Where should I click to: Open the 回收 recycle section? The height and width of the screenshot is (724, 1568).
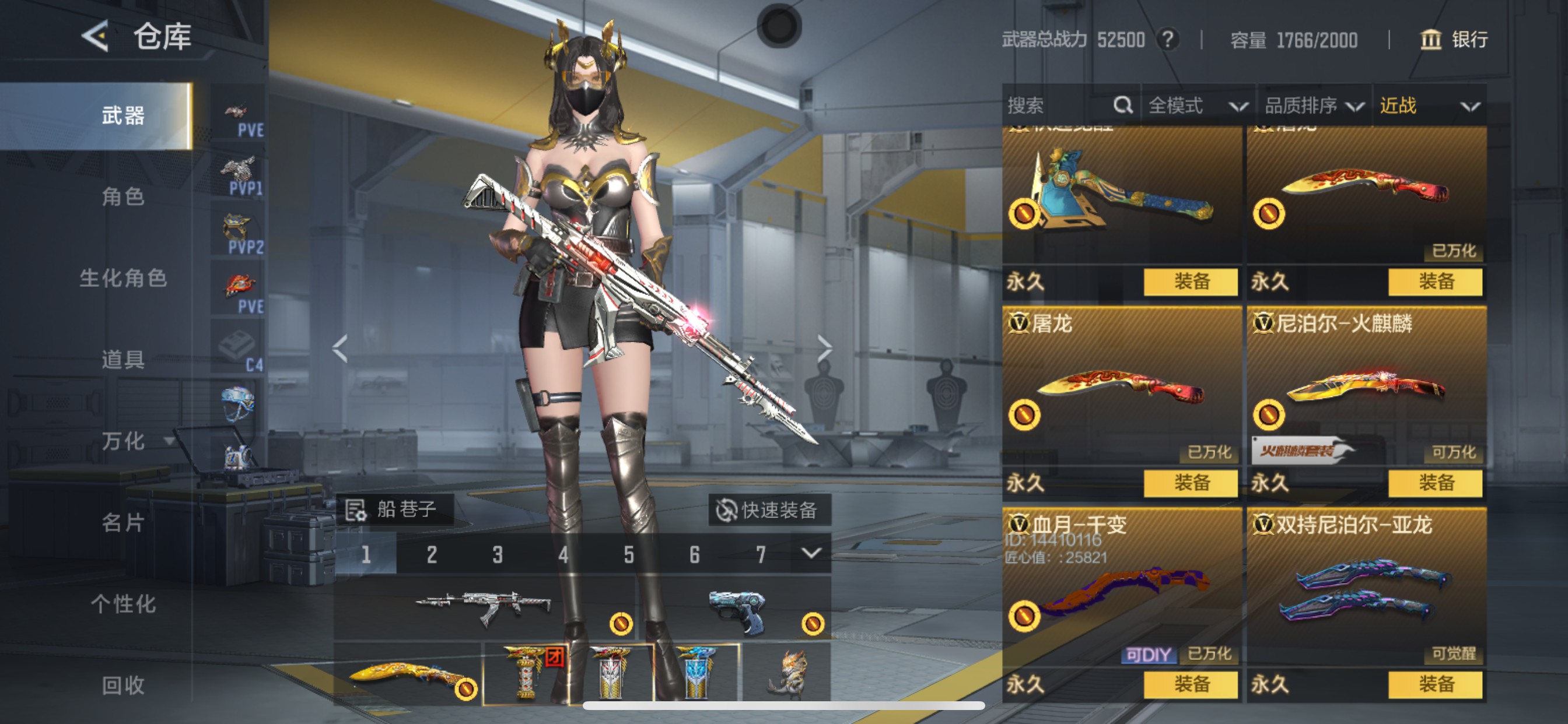pyautogui.click(x=123, y=685)
